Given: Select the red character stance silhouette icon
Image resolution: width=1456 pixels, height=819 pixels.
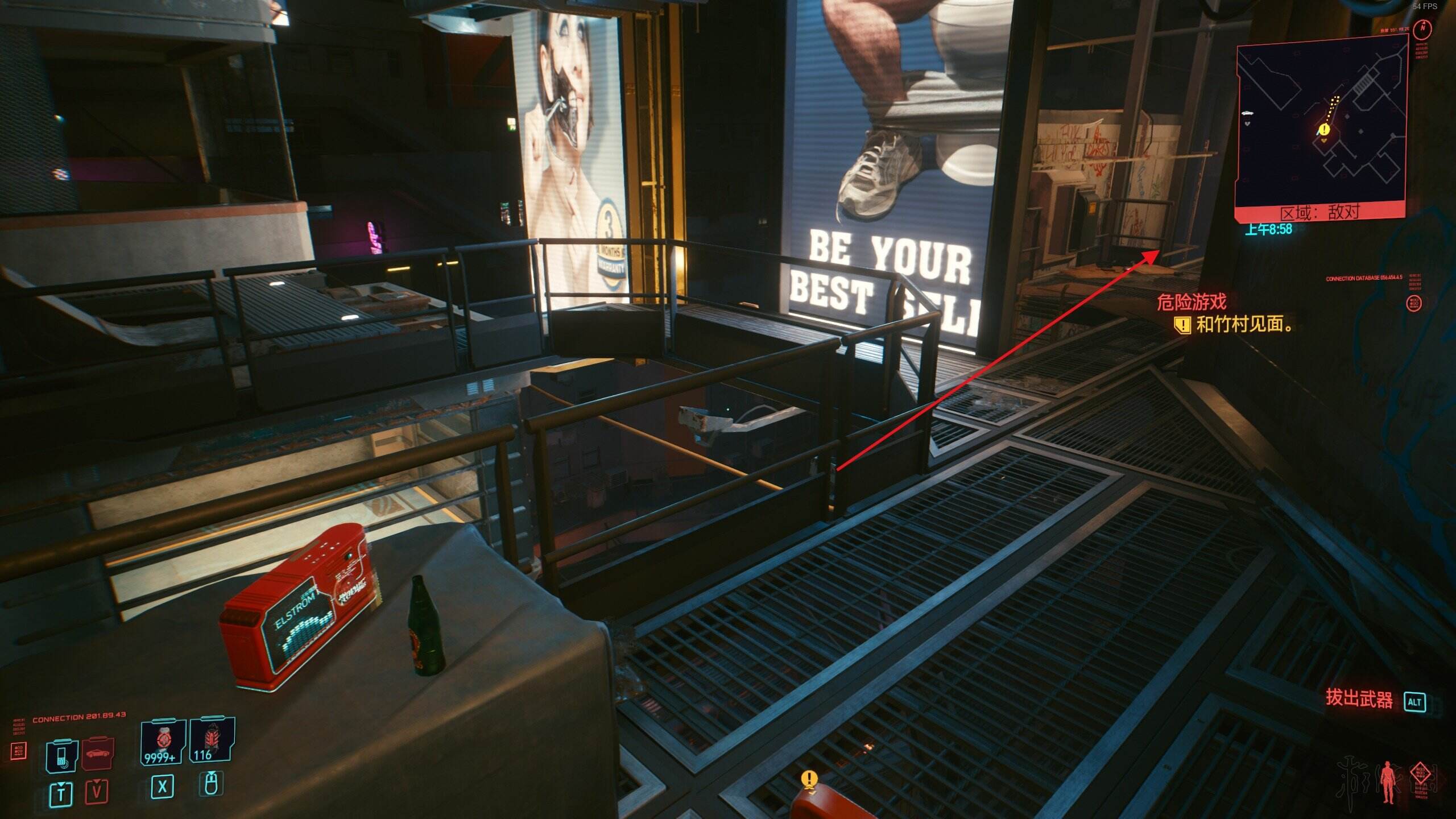Looking at the screenshot, I should coord(1388,783).
